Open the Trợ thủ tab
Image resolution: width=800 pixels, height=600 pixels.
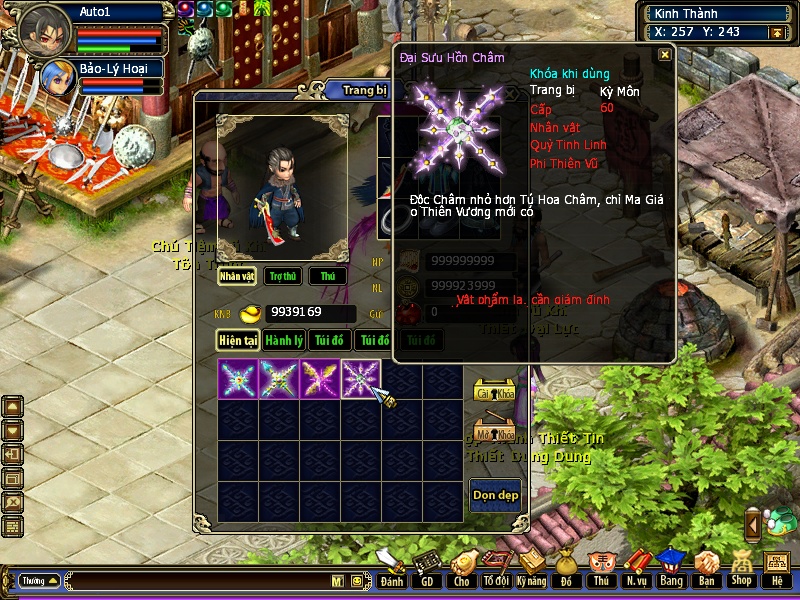click(283, 276)
